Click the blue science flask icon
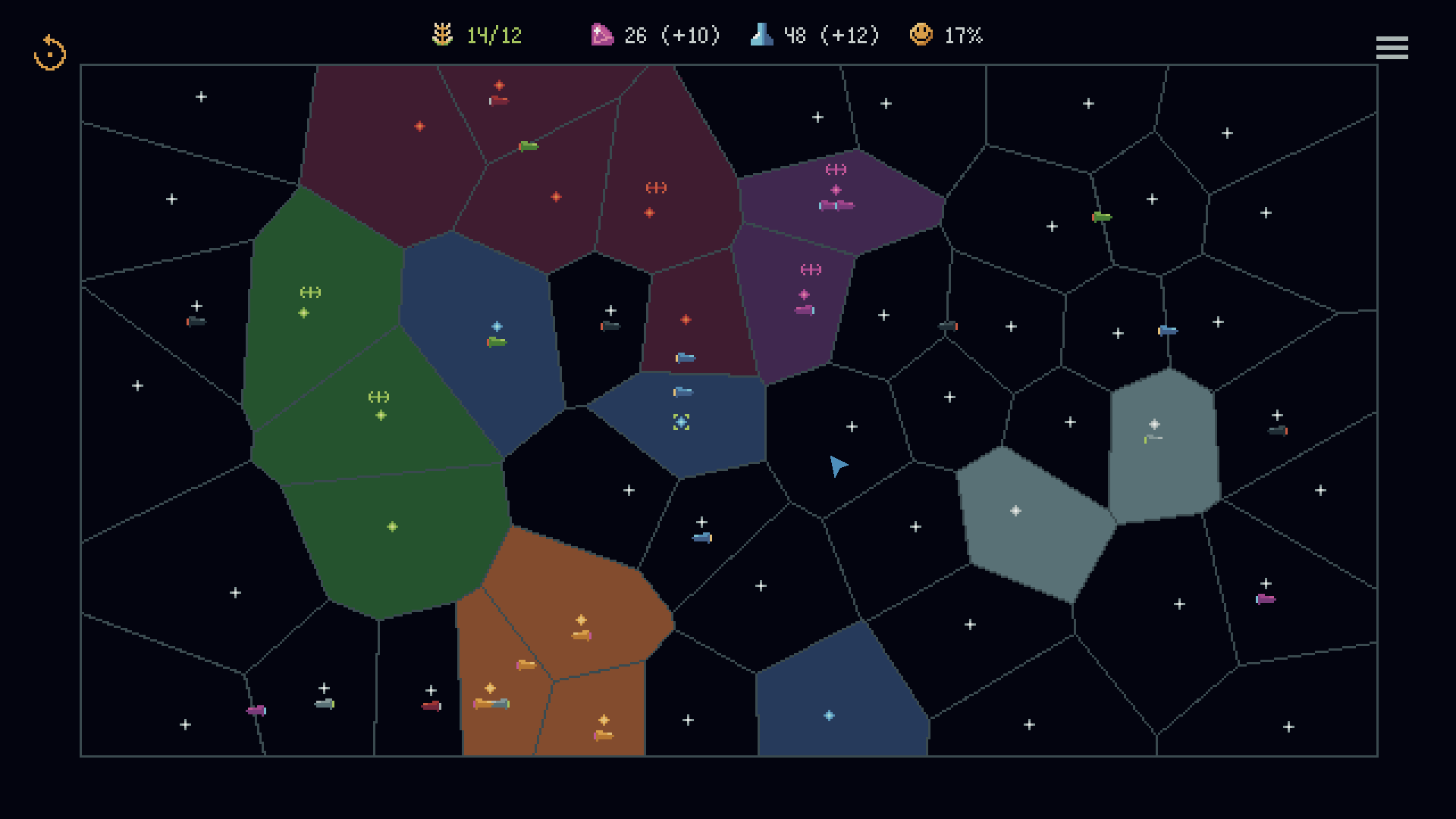Screen dimensions: 1456x819 click(x=761, y=34)
